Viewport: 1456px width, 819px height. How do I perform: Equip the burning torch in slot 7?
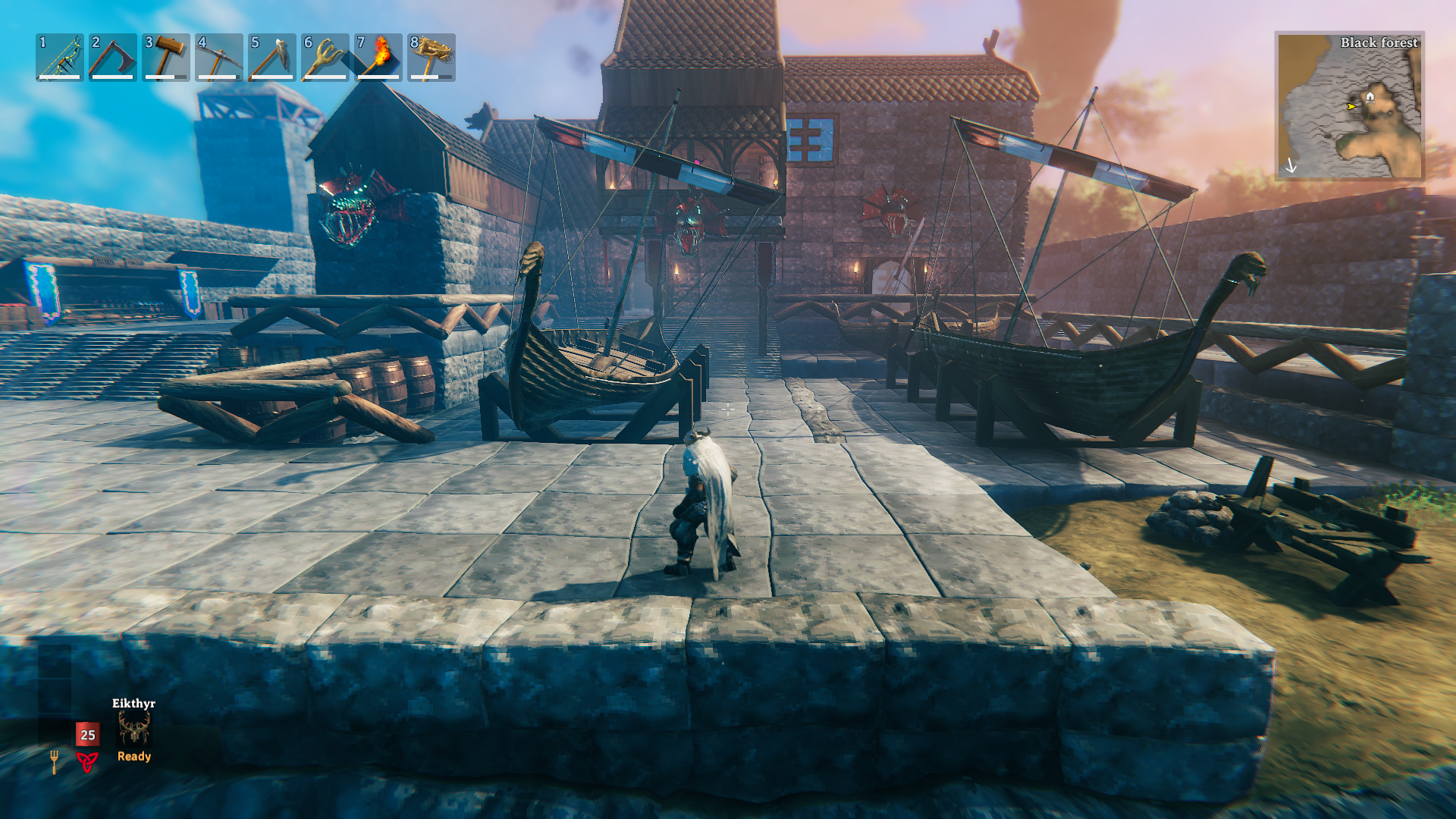click(378, 57)
